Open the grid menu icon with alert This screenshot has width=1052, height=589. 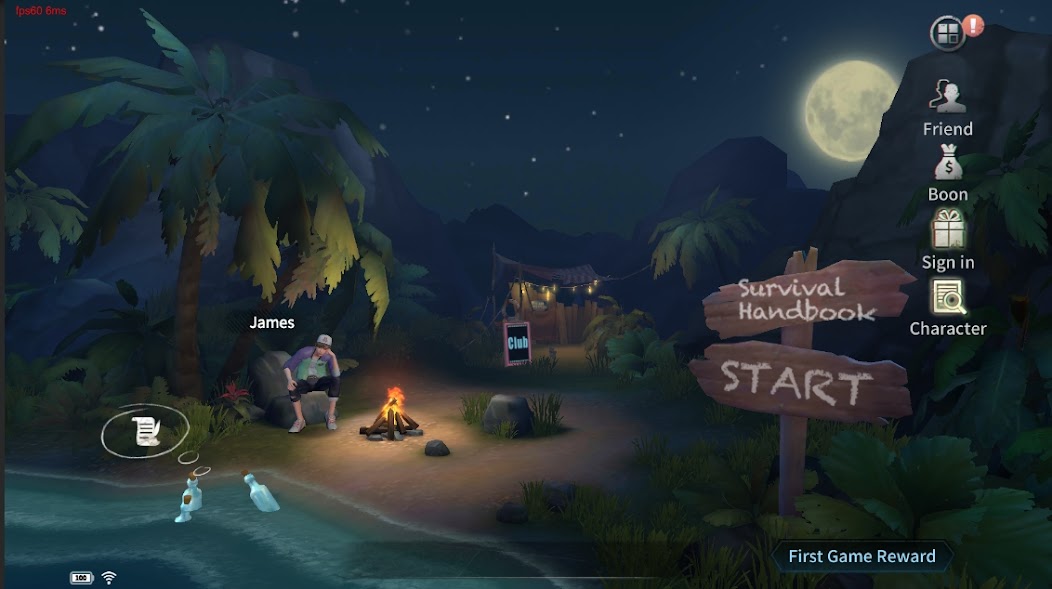coord(948,34)
